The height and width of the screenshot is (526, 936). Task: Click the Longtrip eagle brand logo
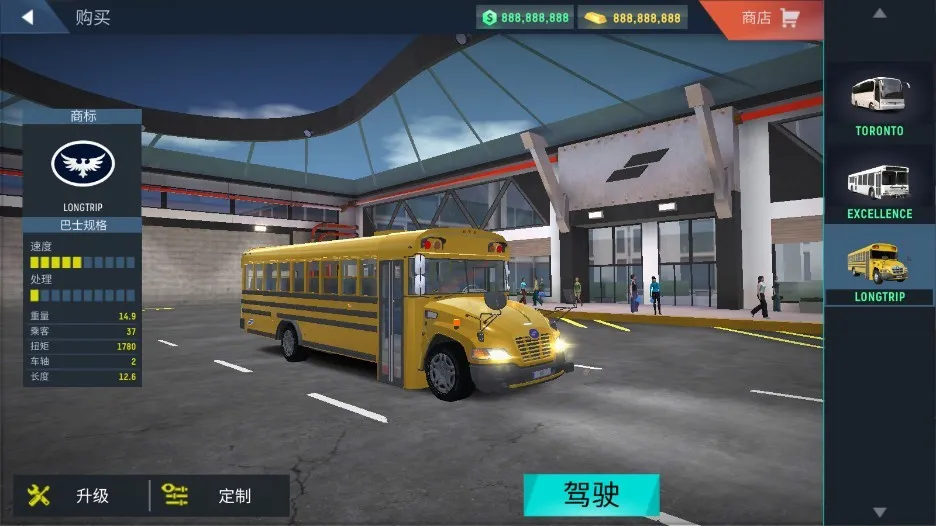click(x=82, y=163)
